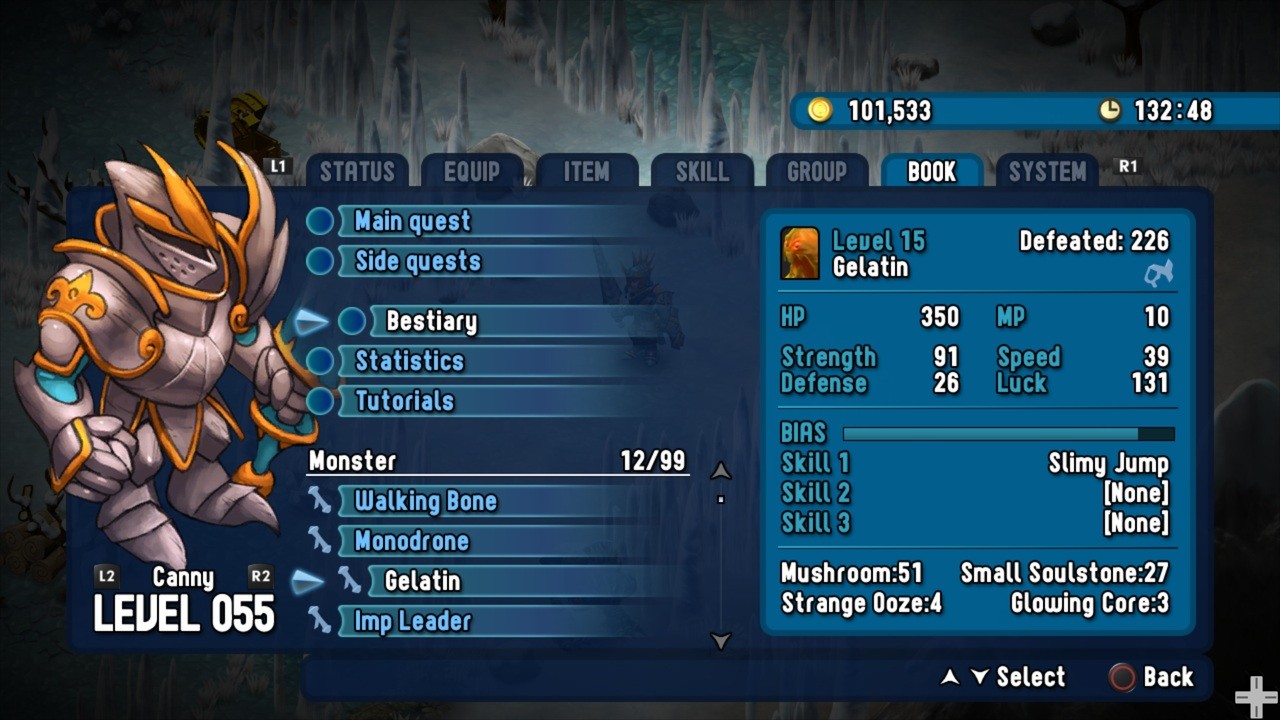Viewport: 1280px width, 720px height.
Task: Go to the SKILL tab
Action: click(702, 171)
